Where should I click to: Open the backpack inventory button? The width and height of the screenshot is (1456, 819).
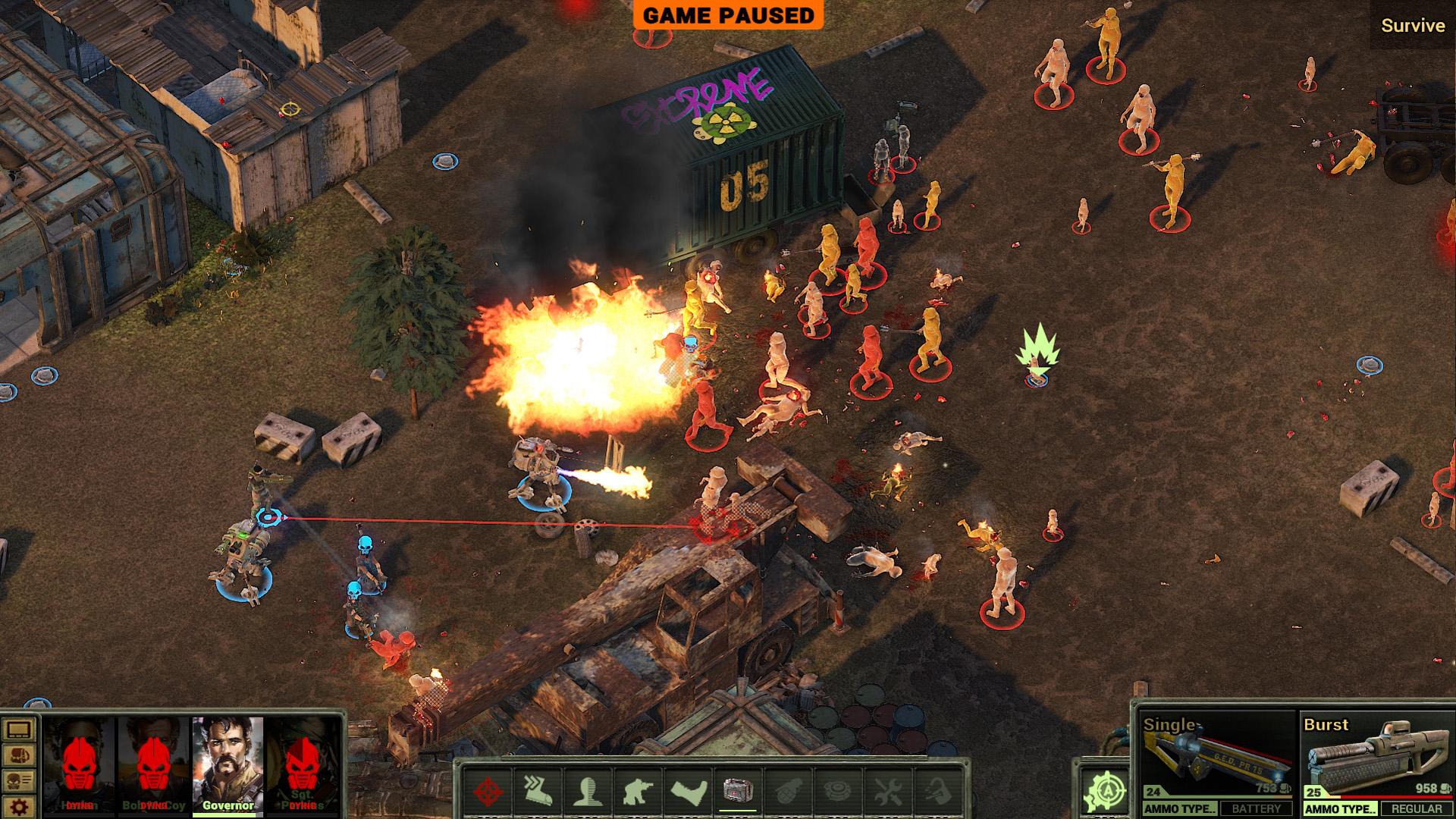click(x=19, y=756)
